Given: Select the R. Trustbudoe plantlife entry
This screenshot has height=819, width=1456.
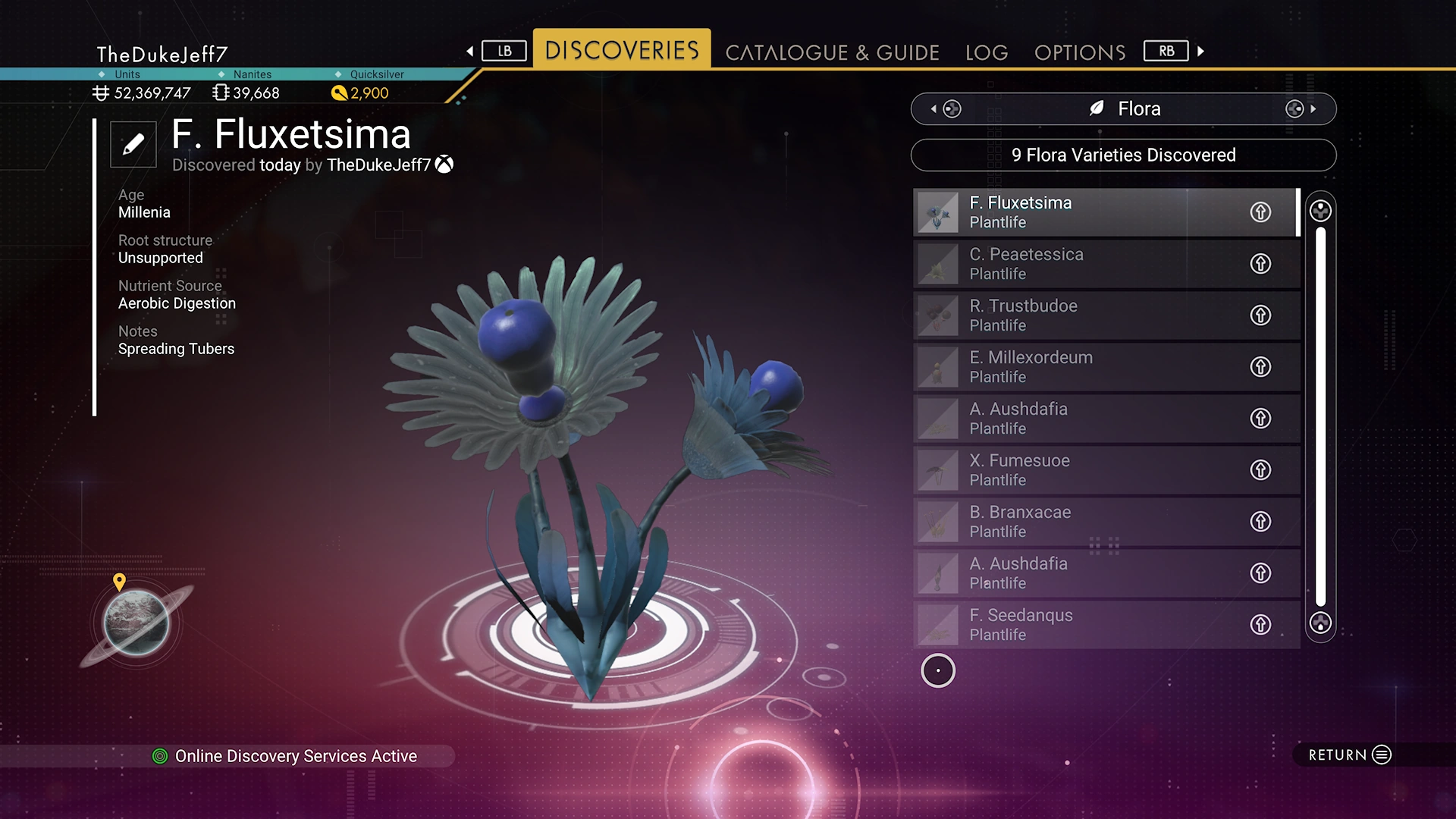Looking at the screenshot, I should pyautogui.click(x=1077, y=315).
